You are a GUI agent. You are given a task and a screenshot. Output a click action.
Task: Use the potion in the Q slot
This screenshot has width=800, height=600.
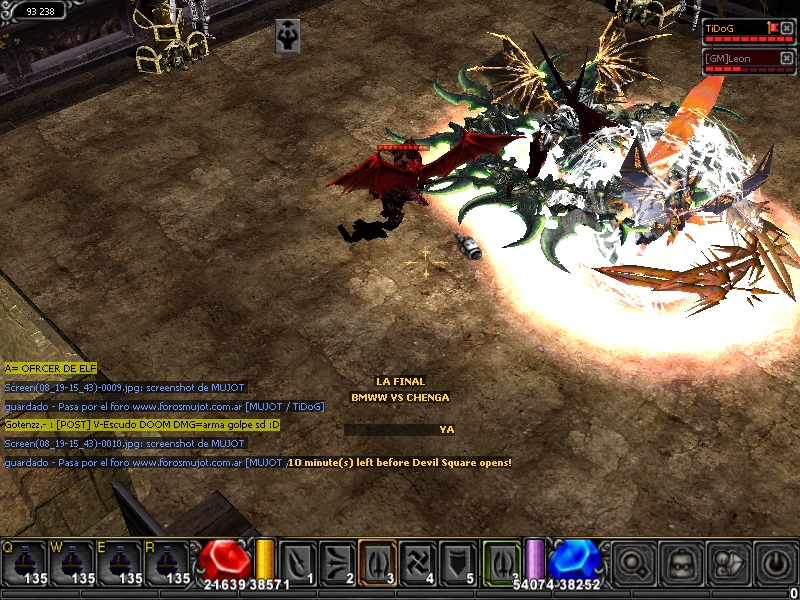24,562
